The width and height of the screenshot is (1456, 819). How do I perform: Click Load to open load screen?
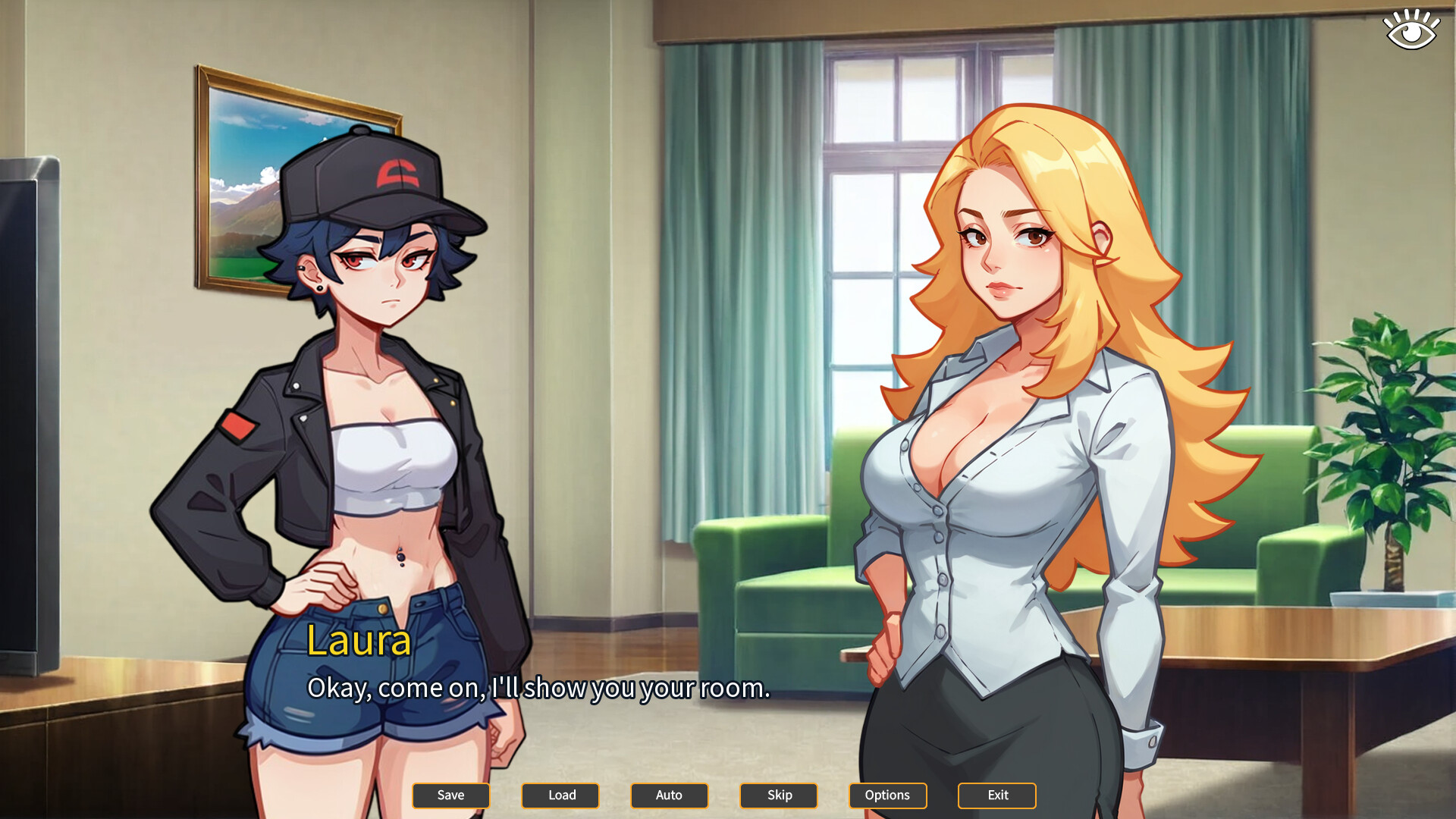pyautogui.click(x=560, y=795)
